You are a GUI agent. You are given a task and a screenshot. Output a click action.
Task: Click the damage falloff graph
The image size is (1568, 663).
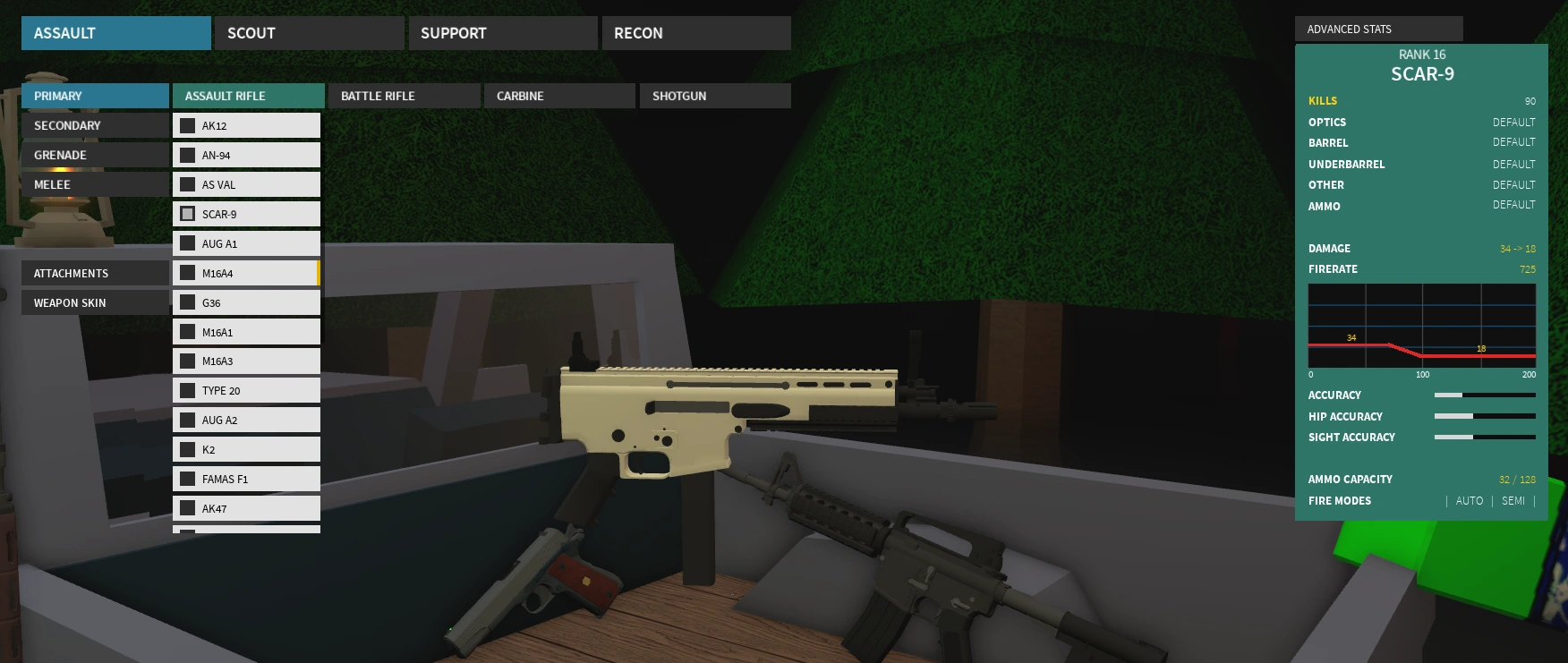(x=1421, y=327)
